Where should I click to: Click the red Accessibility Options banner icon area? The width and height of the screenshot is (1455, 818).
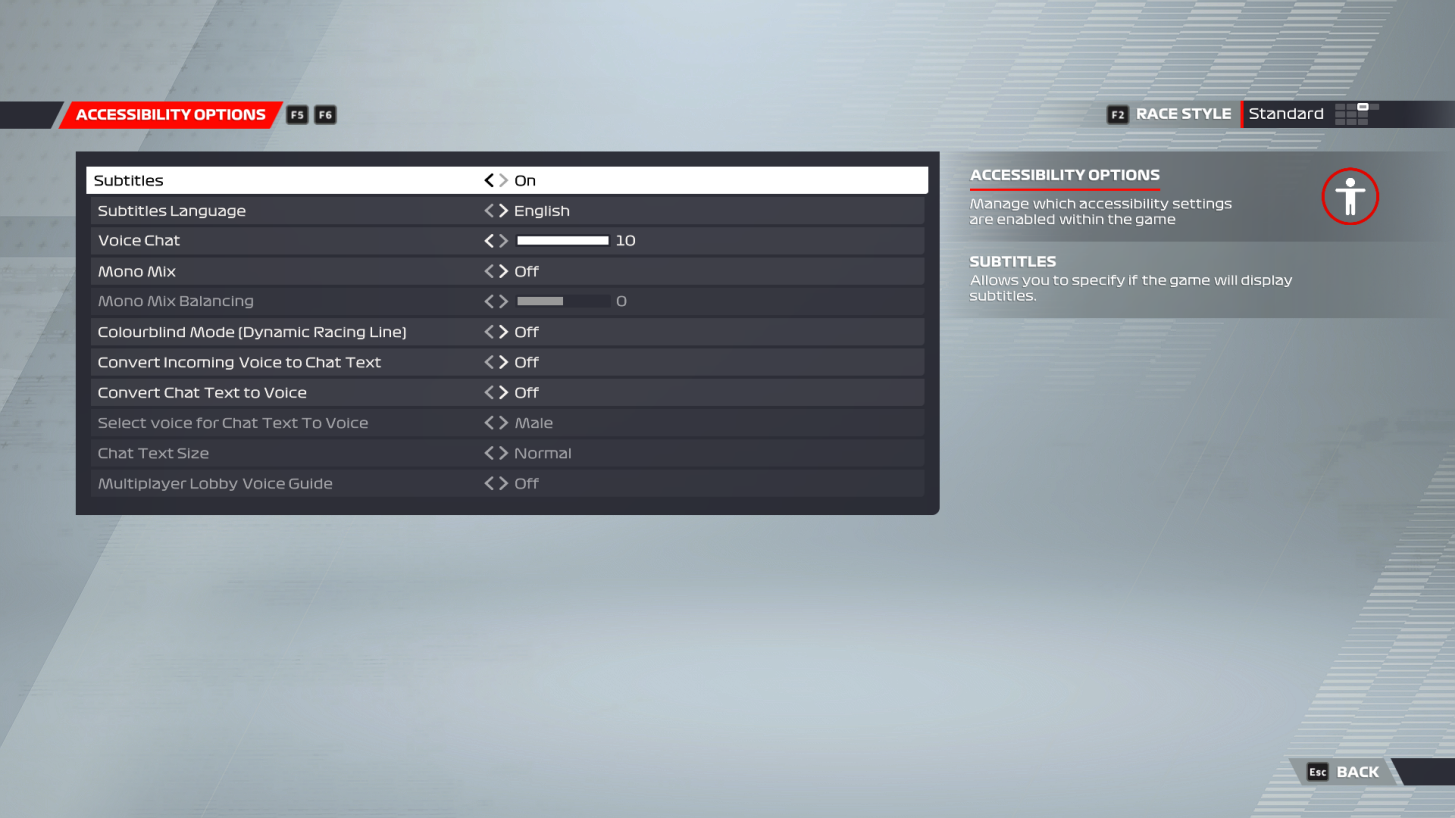coord(170,114)
